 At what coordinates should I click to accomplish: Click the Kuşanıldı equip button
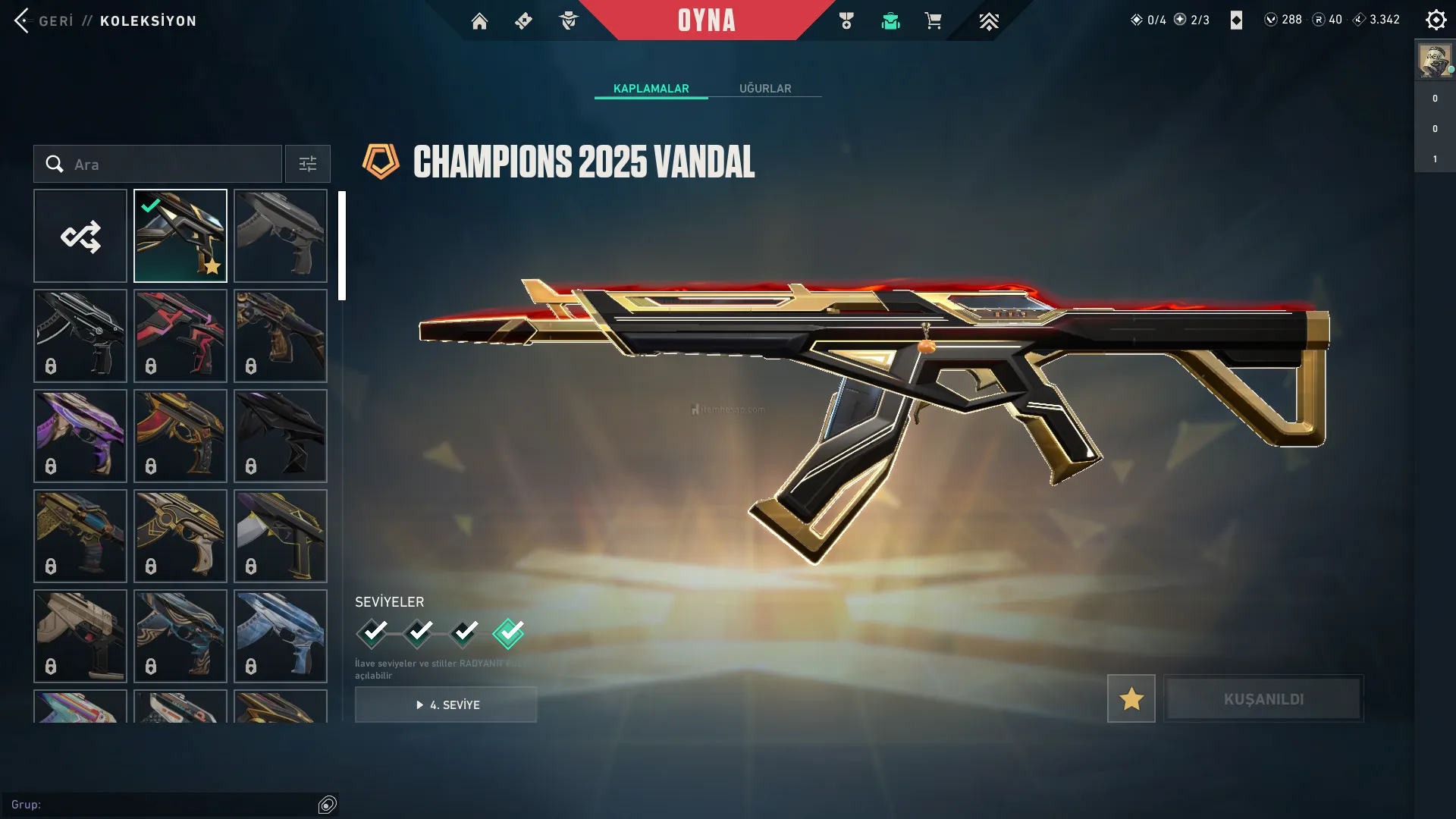click(x=1263, y=698)
